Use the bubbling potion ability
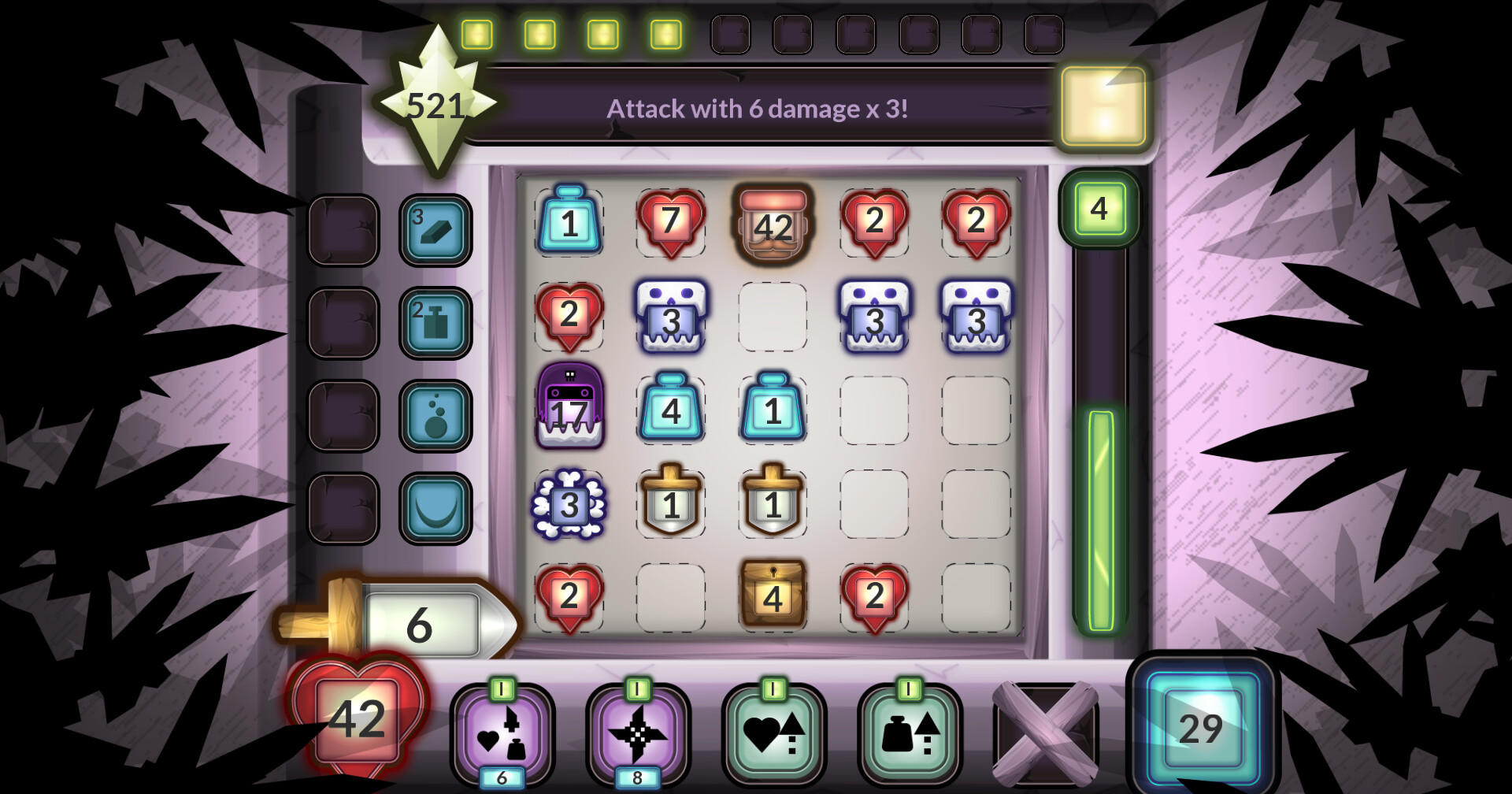 [435, 414]
